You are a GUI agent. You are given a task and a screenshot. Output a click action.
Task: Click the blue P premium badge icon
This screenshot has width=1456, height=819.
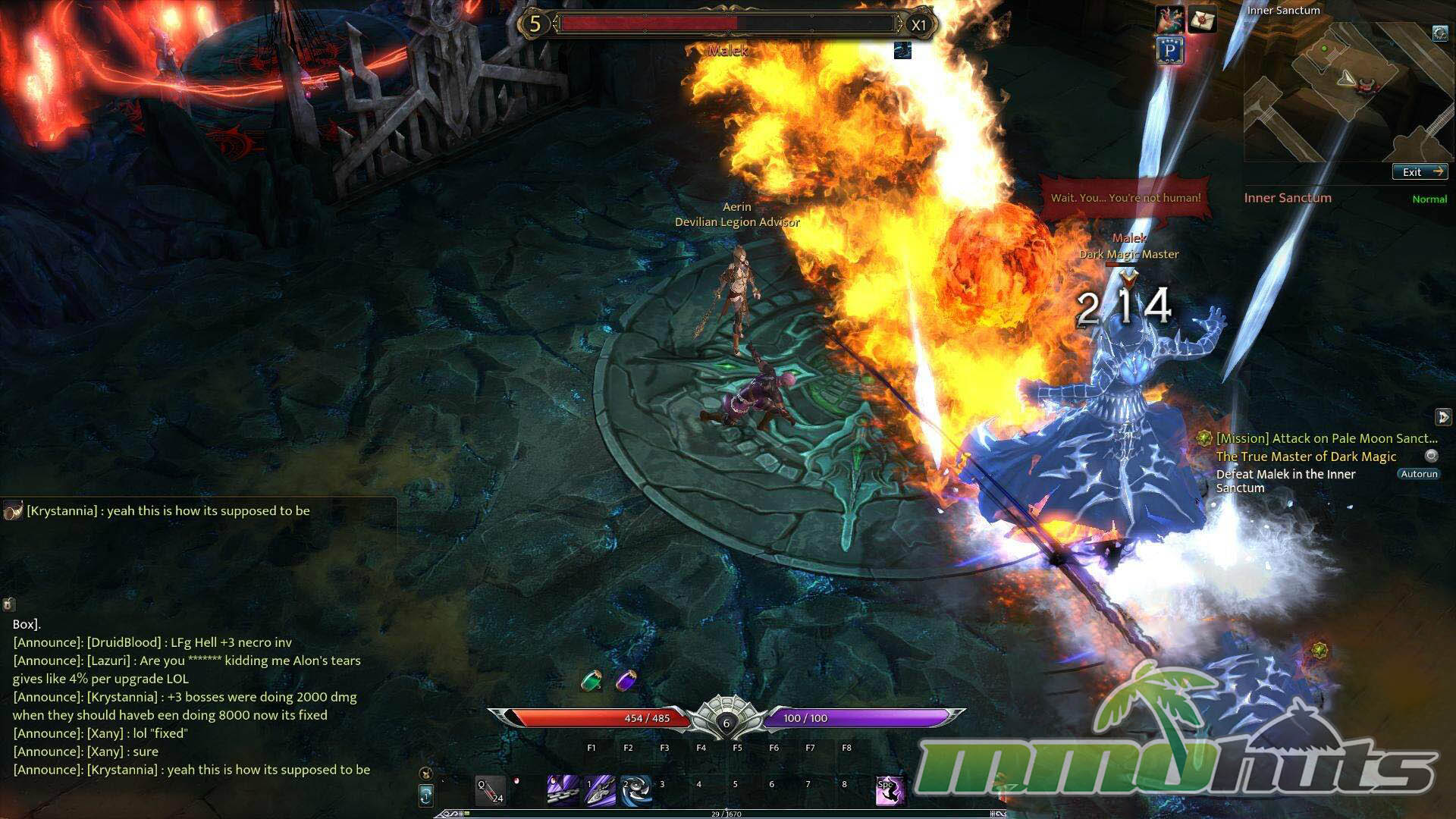pyautogui.click(x=1170, y=52)
